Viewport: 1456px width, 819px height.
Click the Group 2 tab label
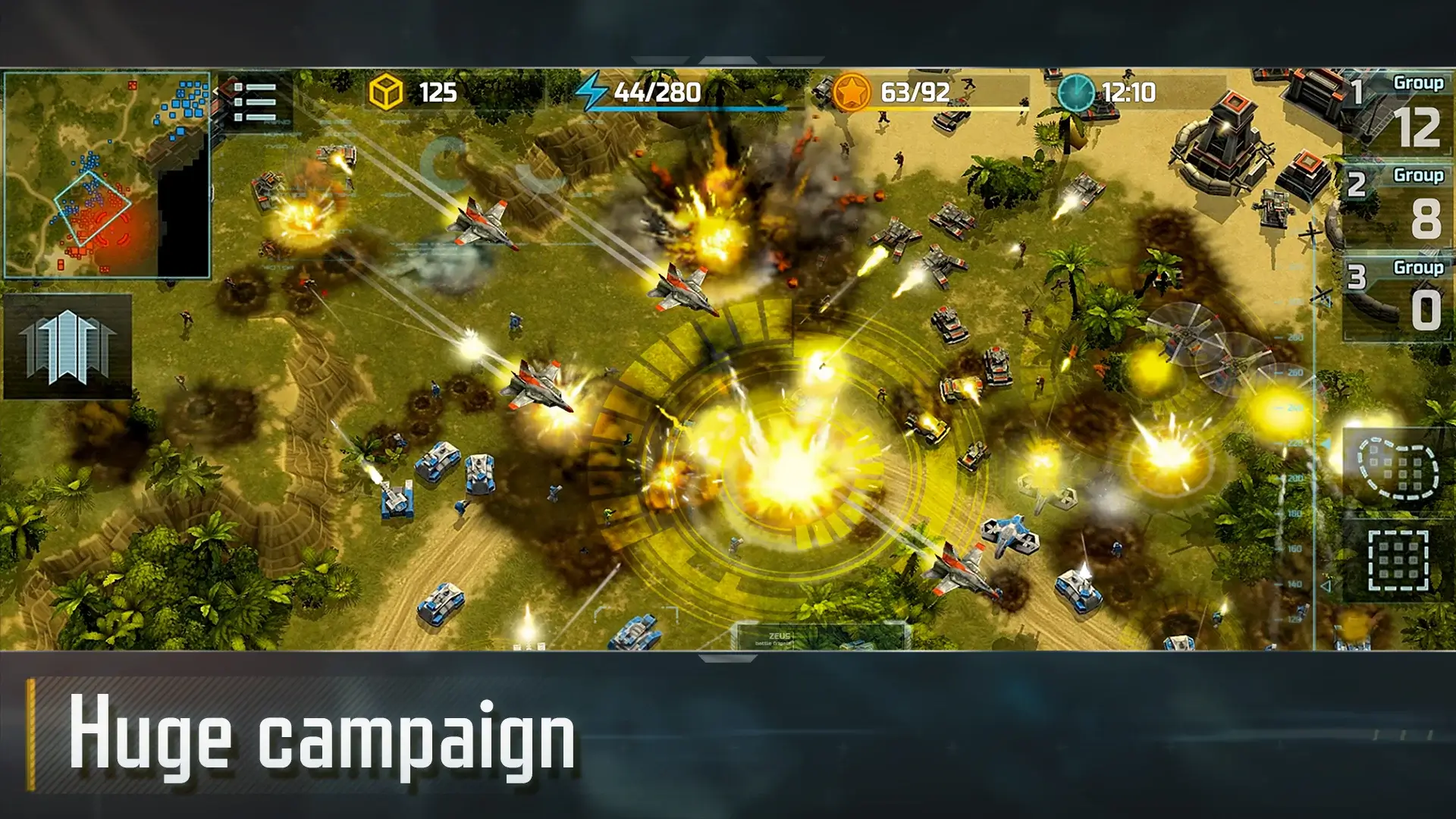(x=1420, y=176)
